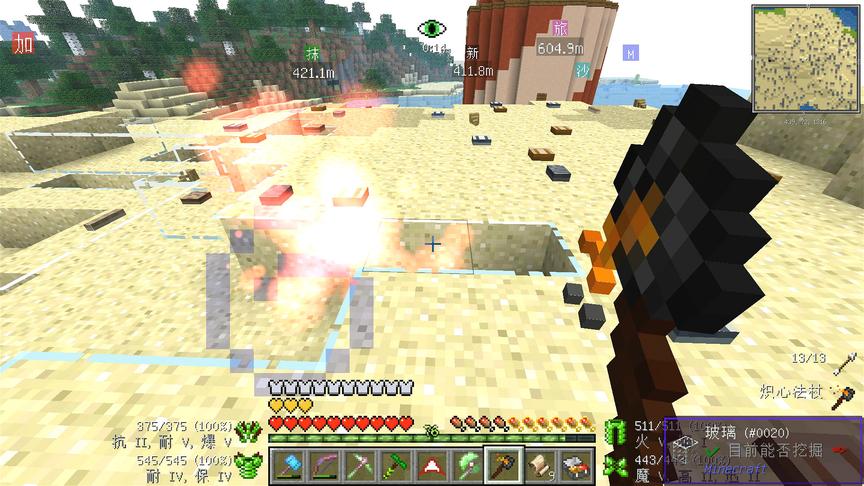Select the blue hammer hotbar slot
Image resolution: width=864 pixels, height=486 pixels.
(x=288, y=466)
